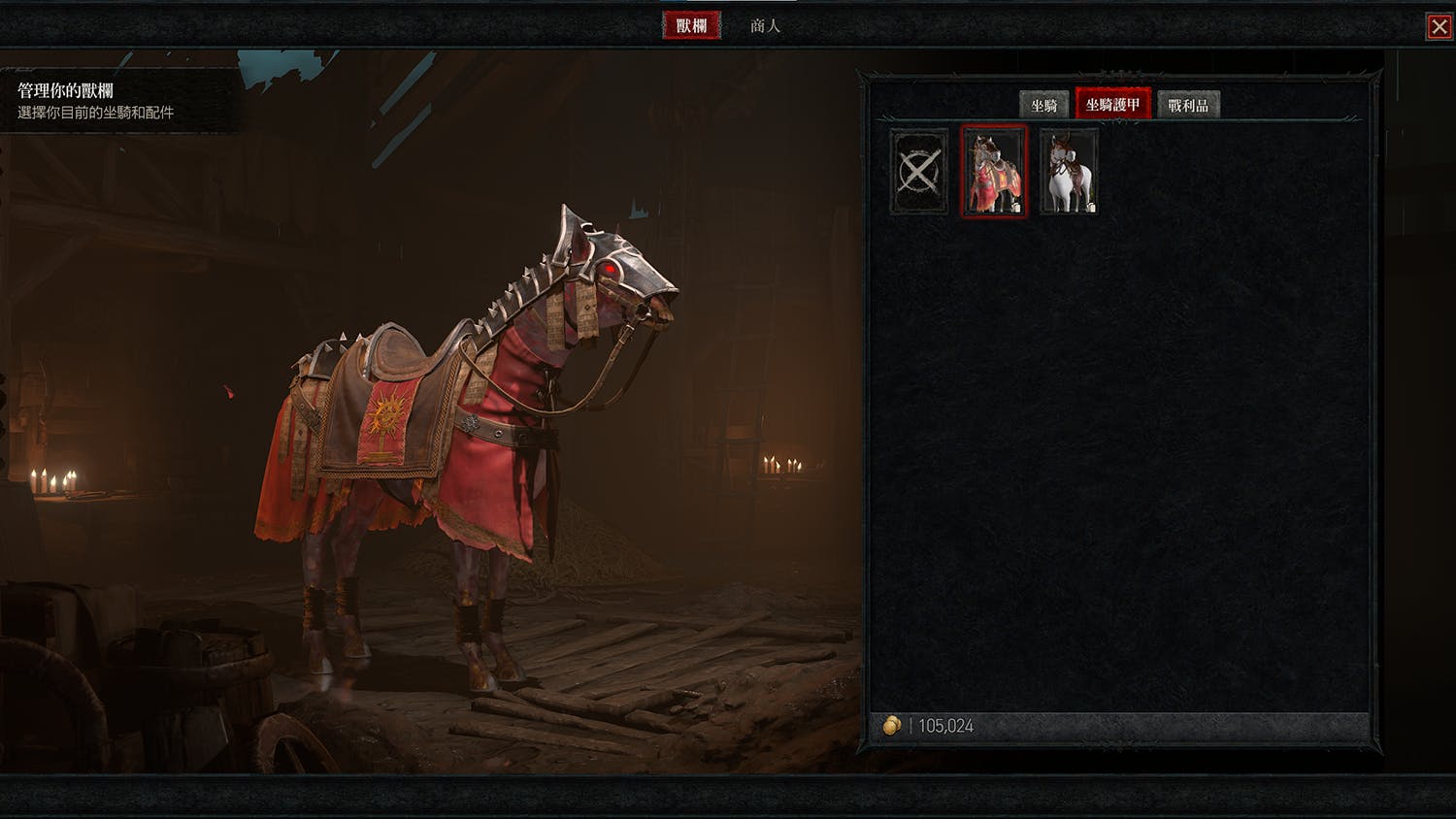Equip the red horse armor thumbnail
The image size is (1456, 819).
[x=993, y=171]
